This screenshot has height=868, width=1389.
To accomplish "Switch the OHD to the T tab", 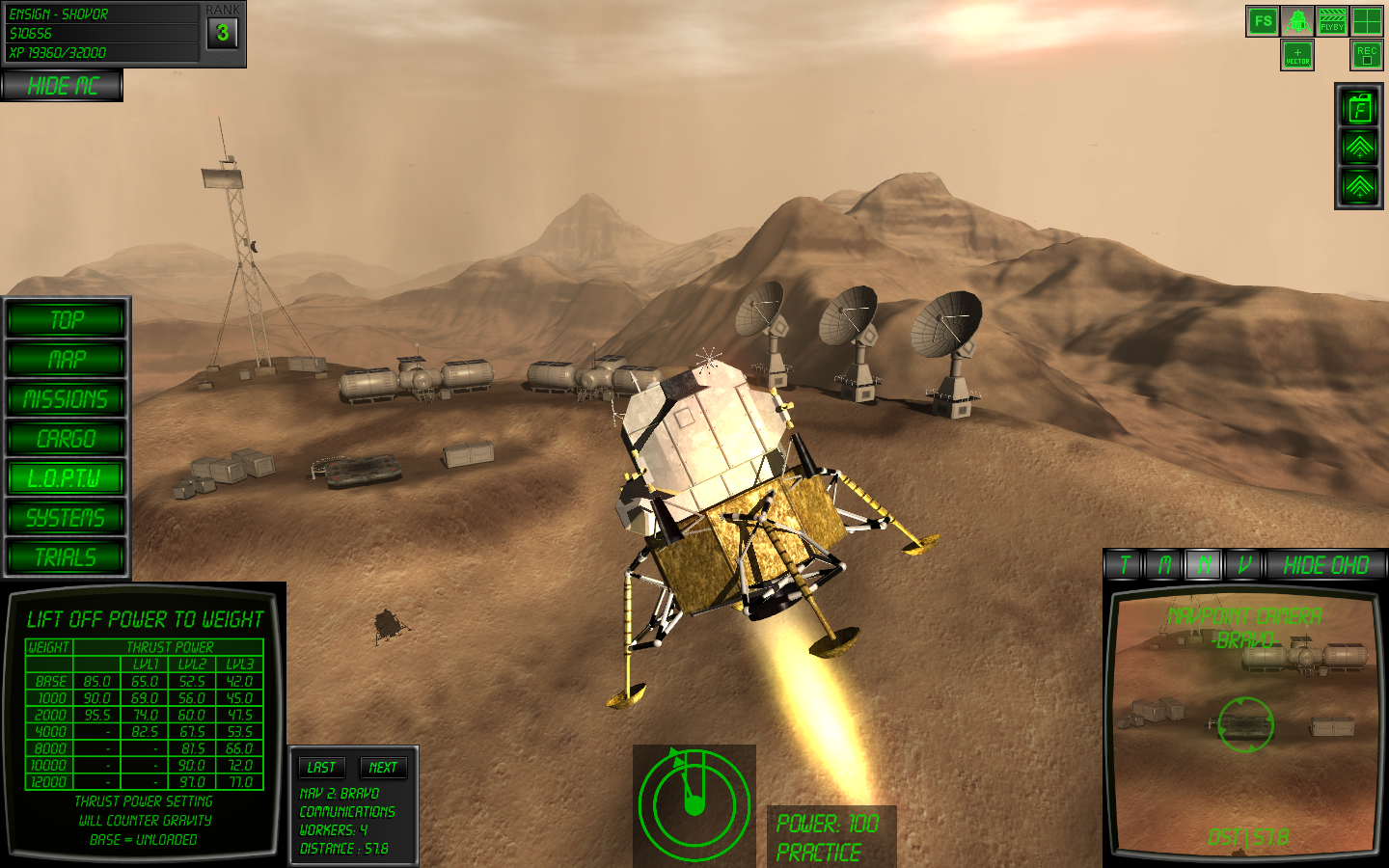I will pyautogui.click(x=1125, y=565).
